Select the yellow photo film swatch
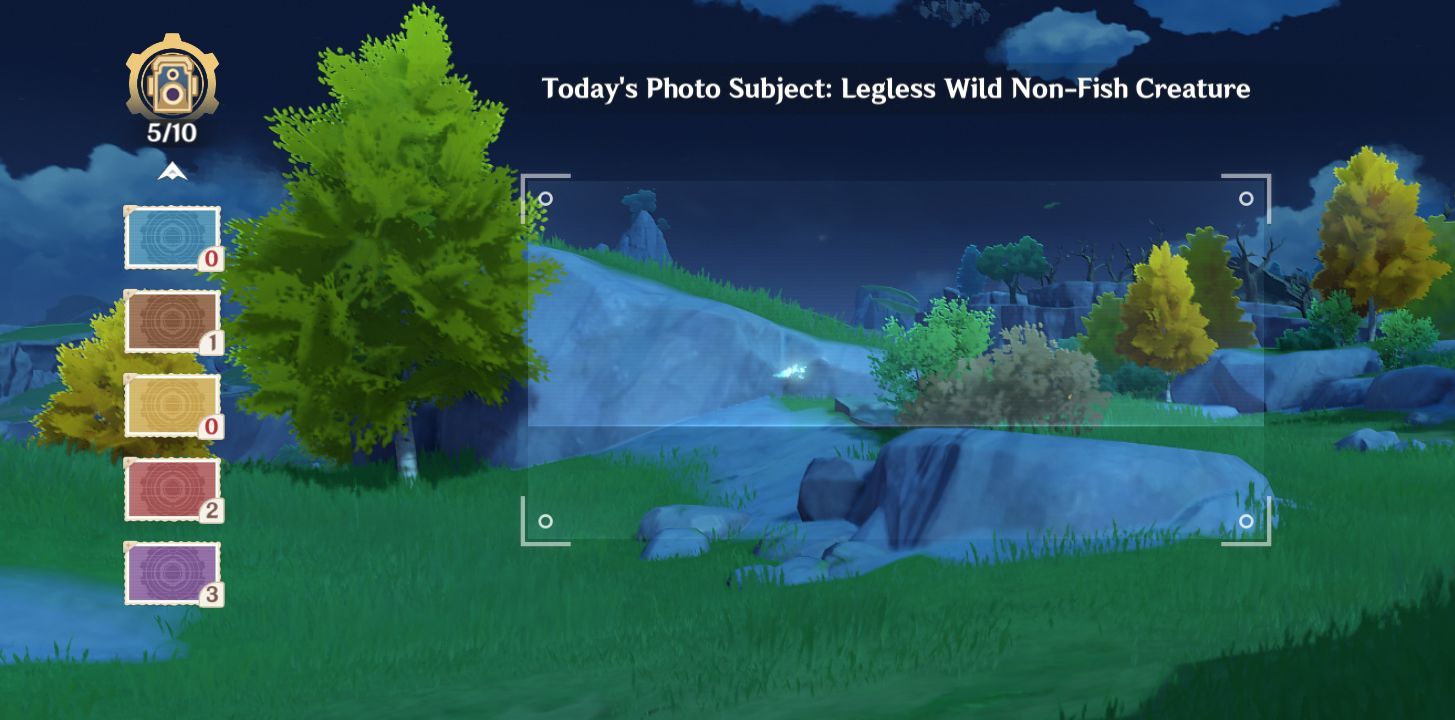This screenshot has width=1455, height=720. pos(172,405)
